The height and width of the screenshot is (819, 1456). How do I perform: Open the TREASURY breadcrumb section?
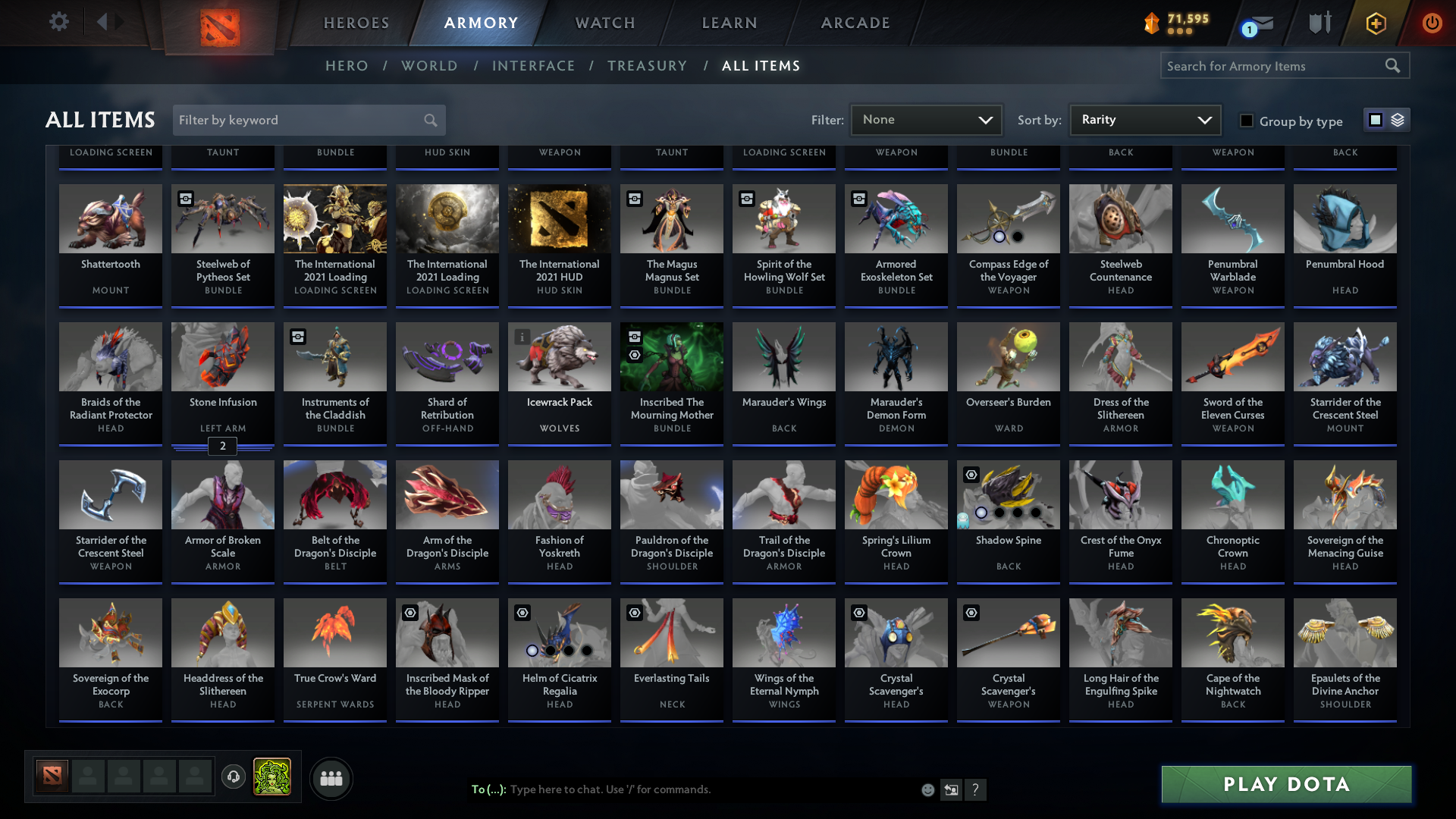648,66
